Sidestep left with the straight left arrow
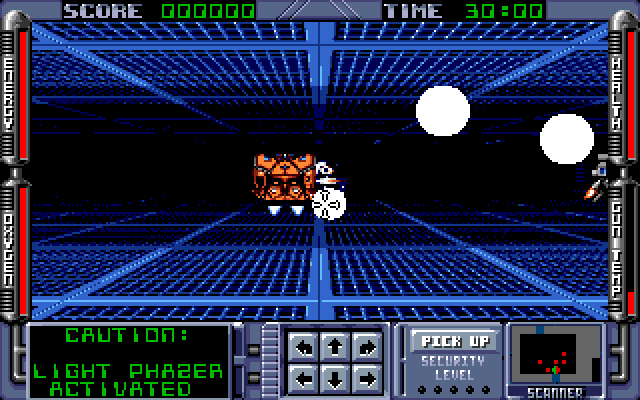640x400 pixels. pyautogui.click(x=306, y=378)
